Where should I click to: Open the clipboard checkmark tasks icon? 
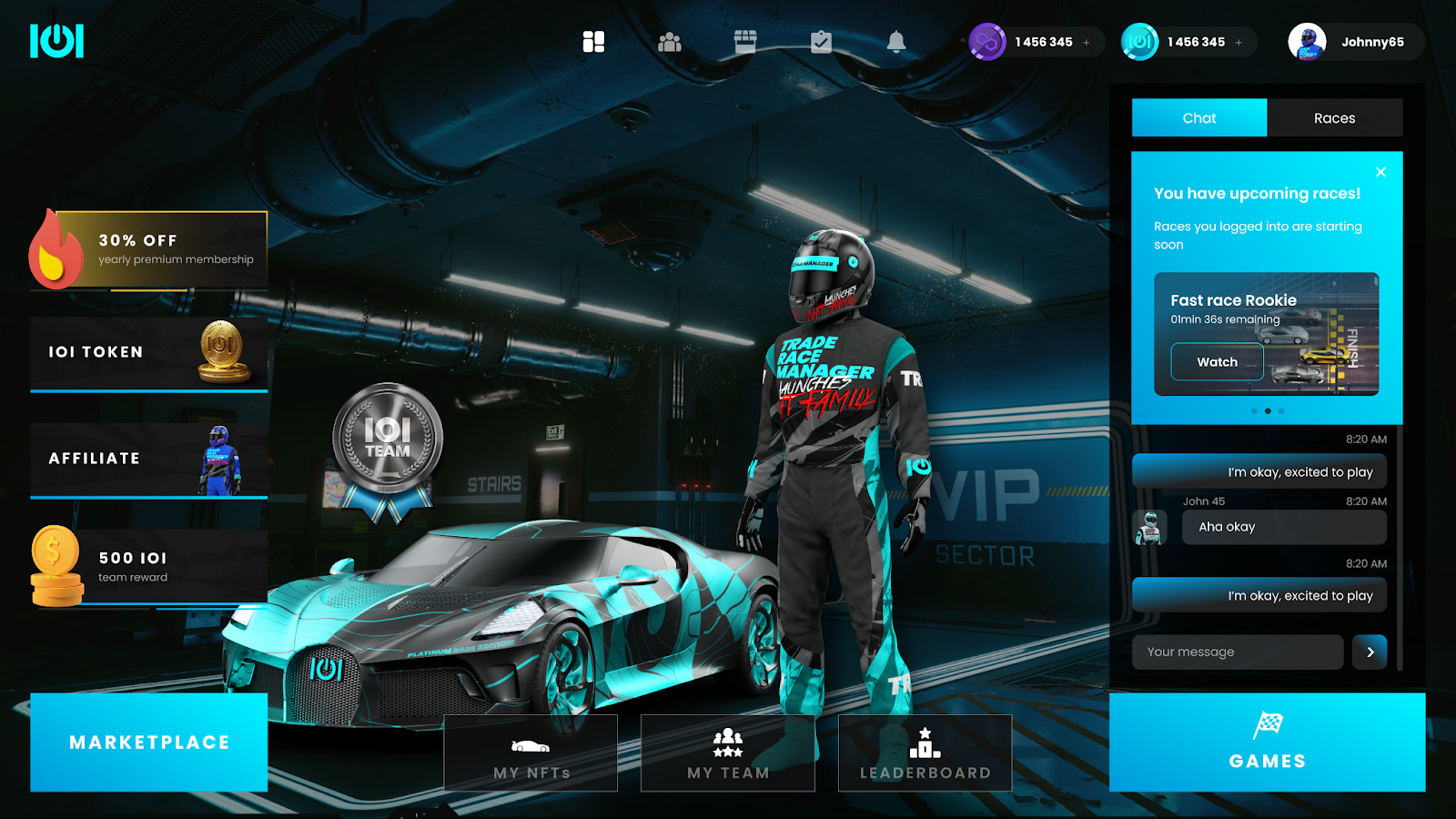[821, 42]
